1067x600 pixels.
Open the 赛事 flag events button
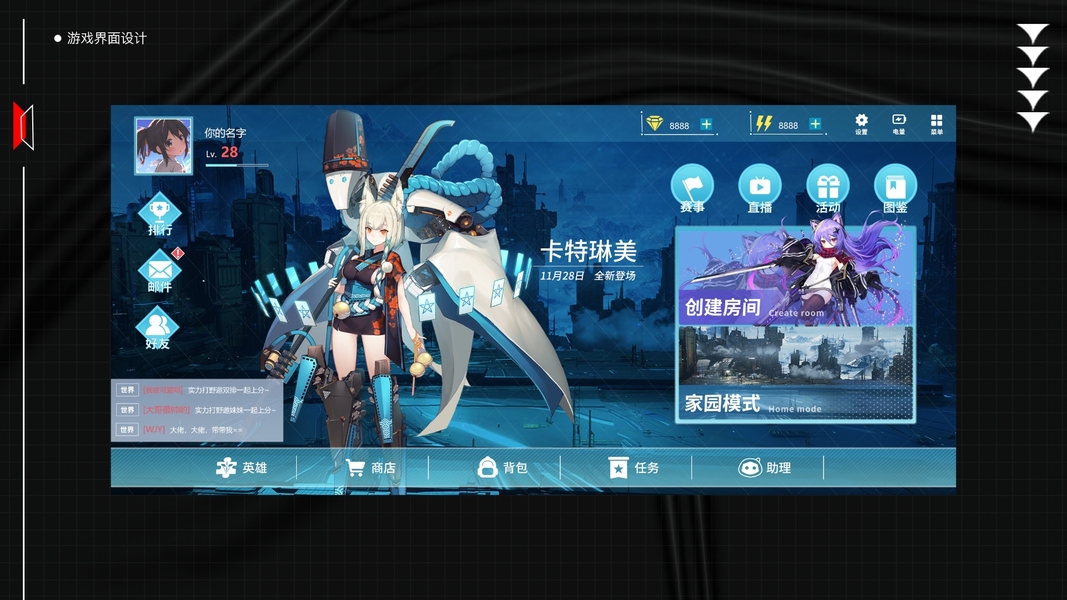[692, 187]
